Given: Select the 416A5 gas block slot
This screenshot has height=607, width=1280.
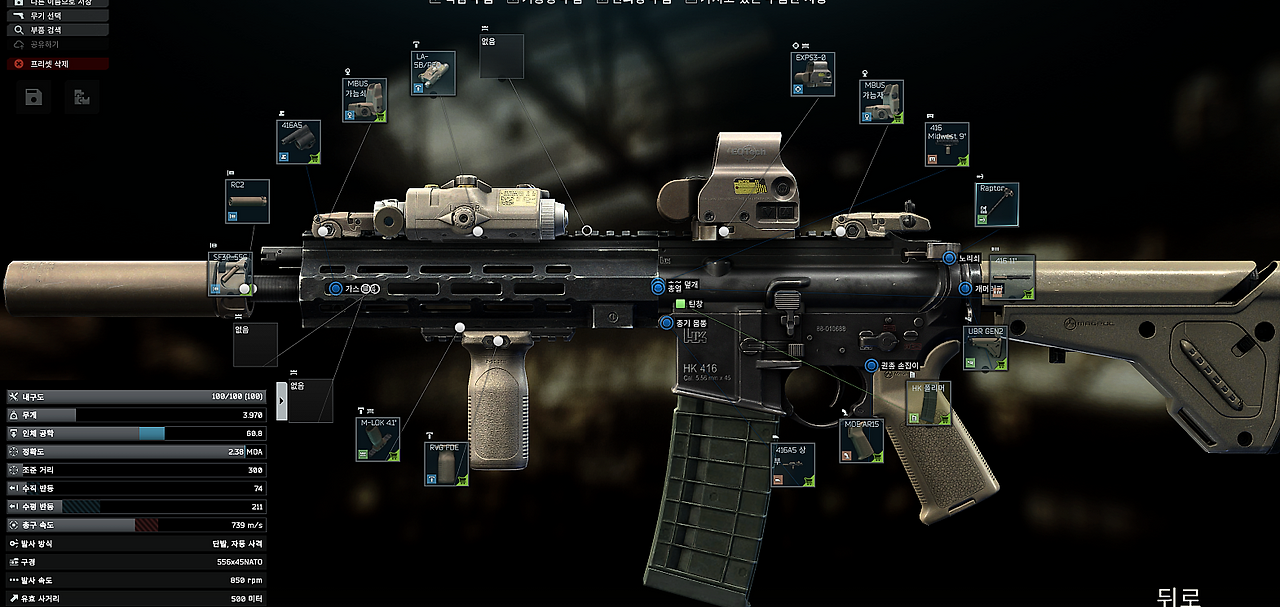Looking at the screenshot, I should [x=298, y=141].
